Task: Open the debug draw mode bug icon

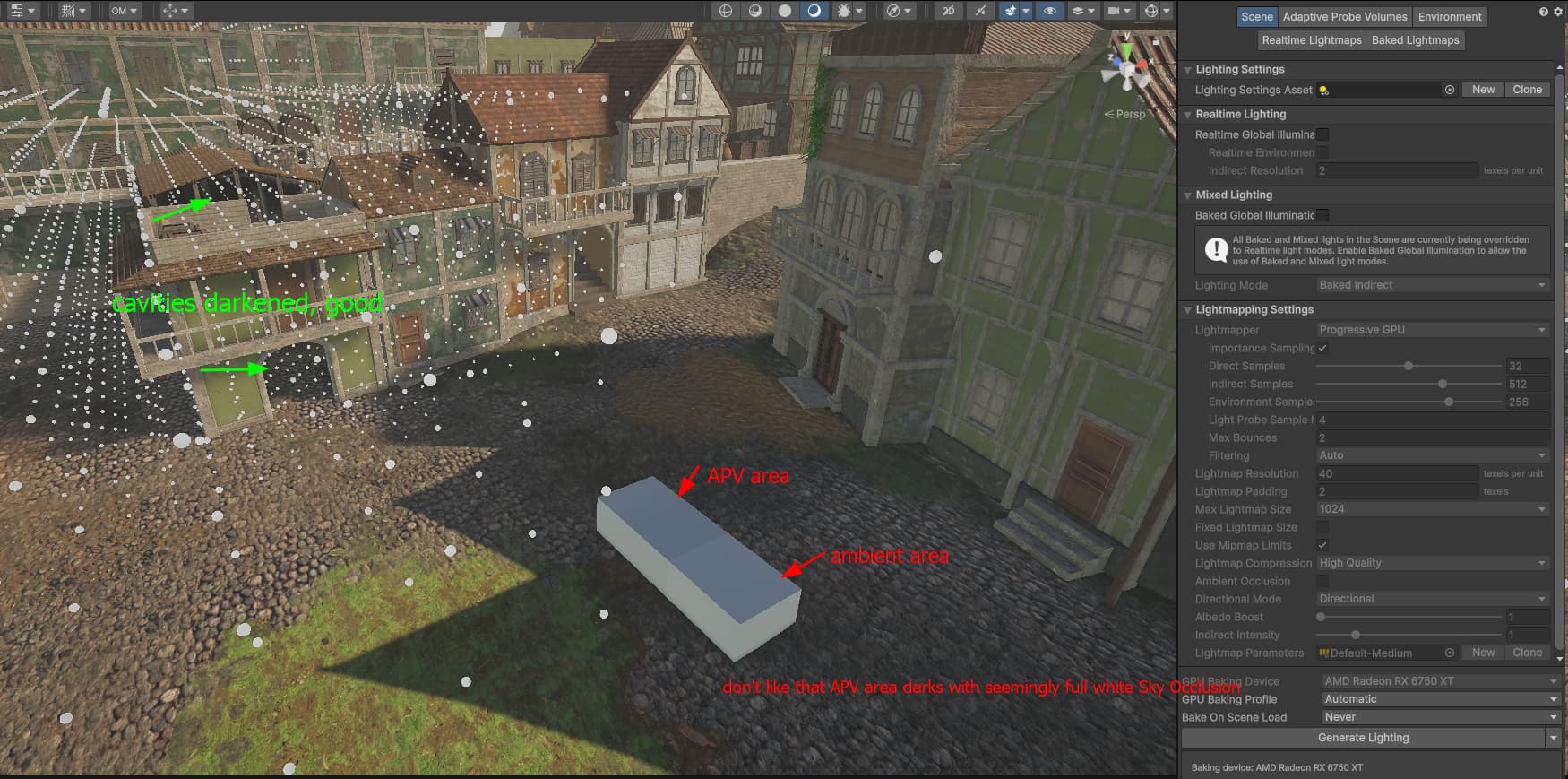Action: (844, 12)
